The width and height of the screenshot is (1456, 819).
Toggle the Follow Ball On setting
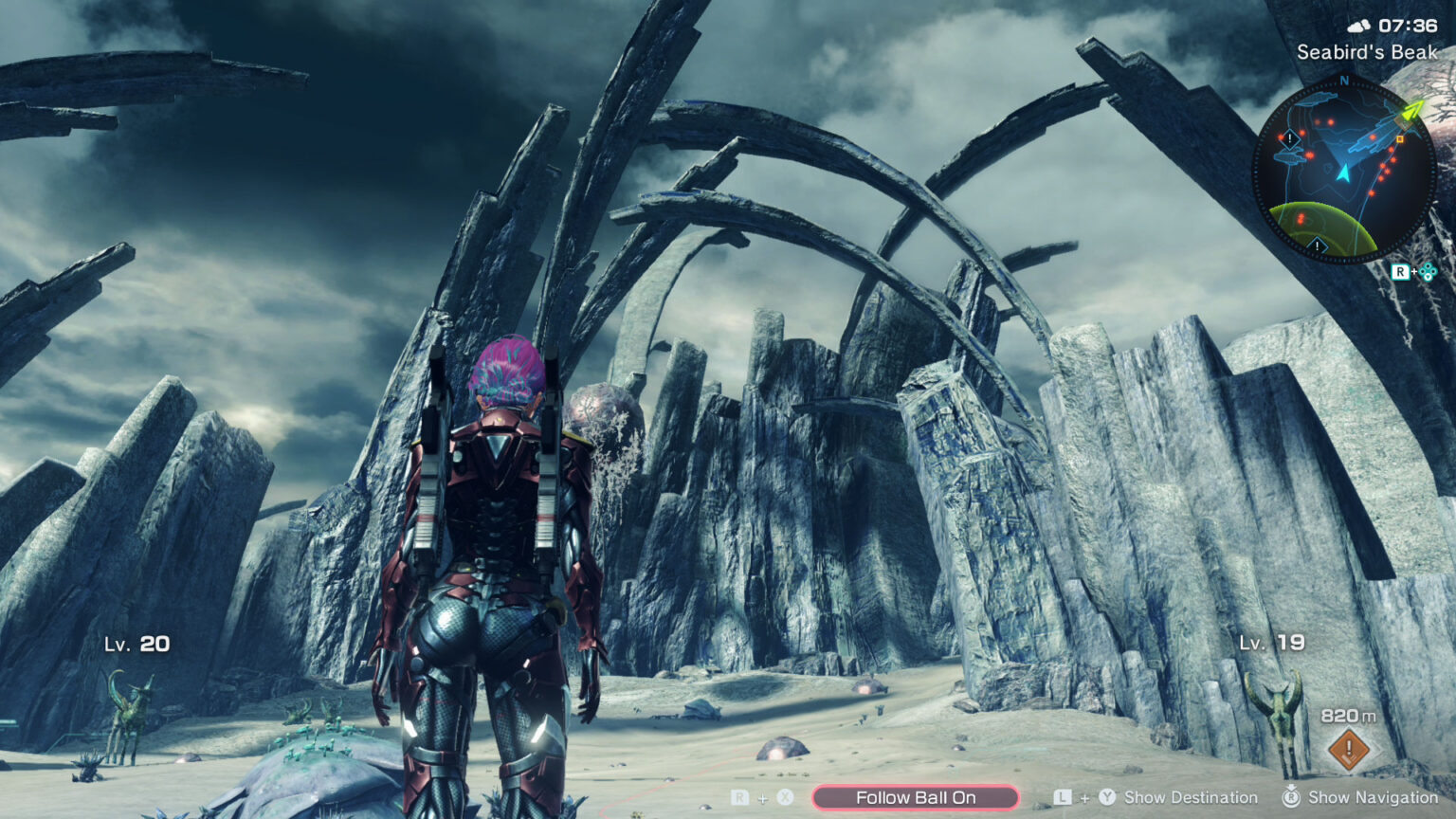pos(917,797)
